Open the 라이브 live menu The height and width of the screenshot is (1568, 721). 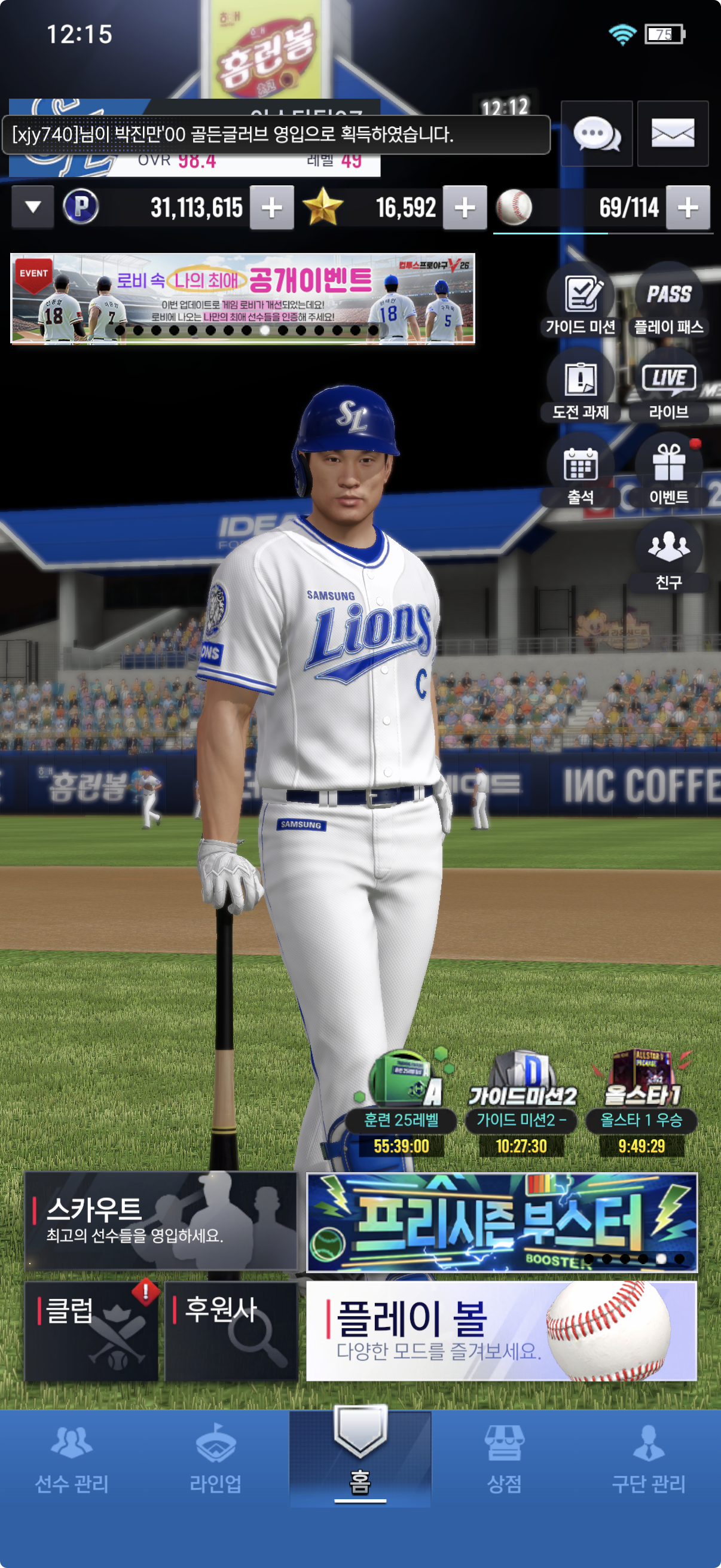point(668,387)
